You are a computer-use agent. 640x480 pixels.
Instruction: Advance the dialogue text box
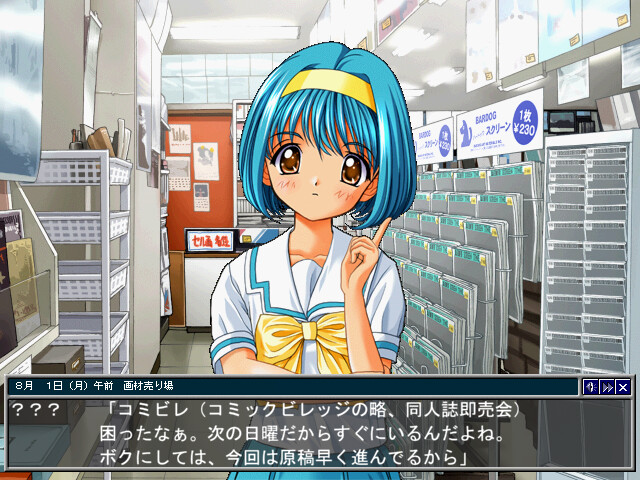click(320, 435)
